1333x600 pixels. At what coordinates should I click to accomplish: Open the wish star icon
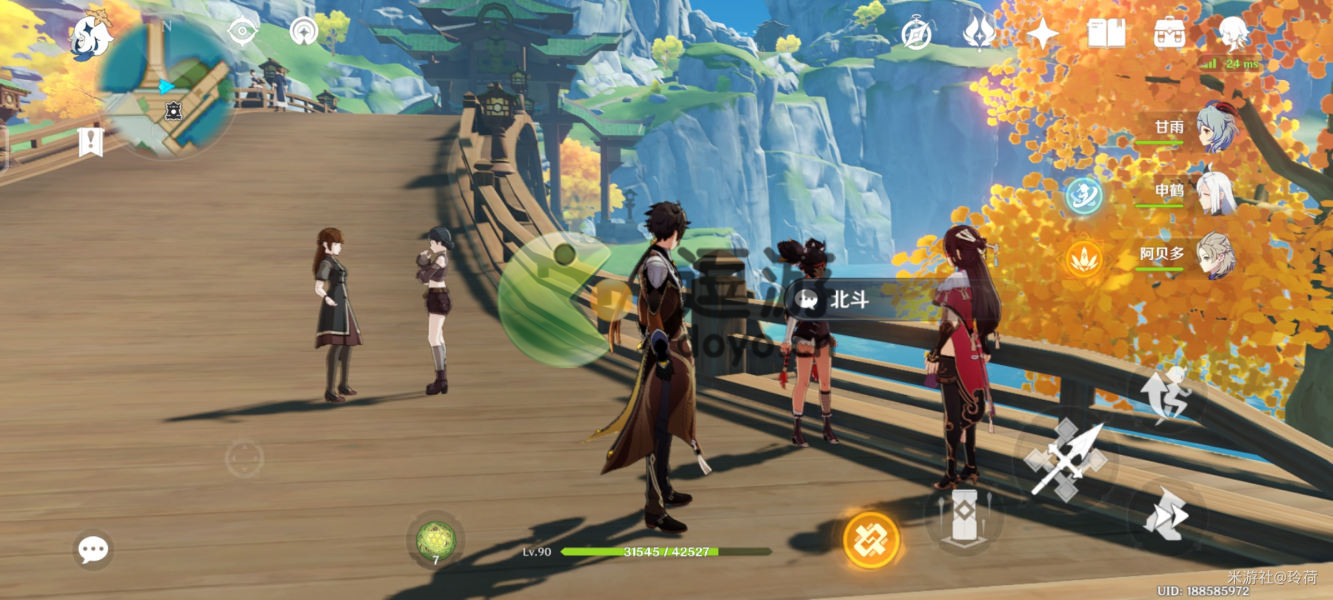(x=1042, y=34)
